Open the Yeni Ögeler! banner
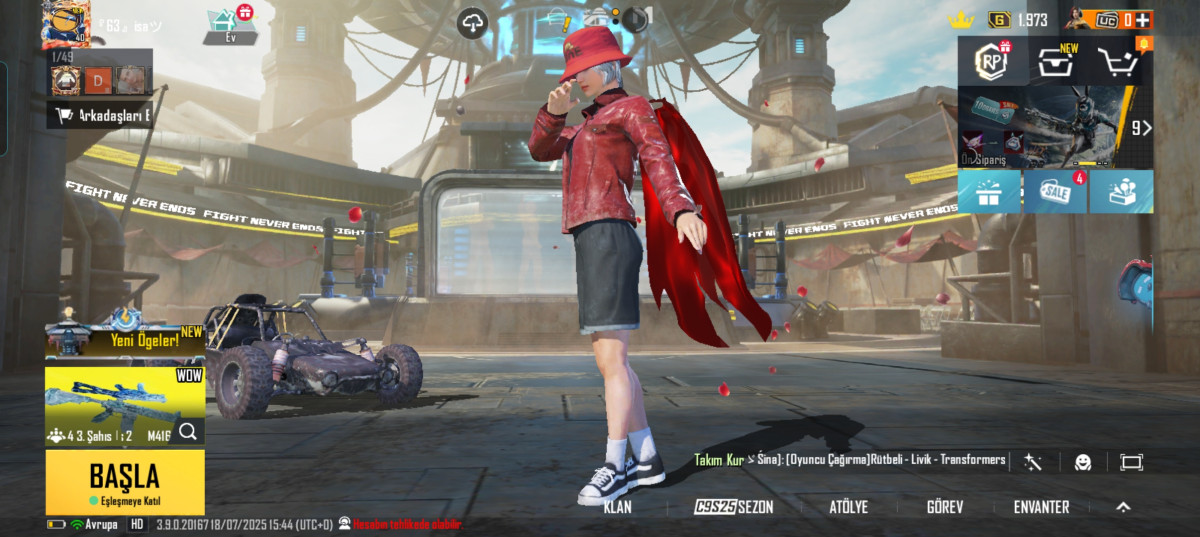The width and height of the screenshot is (1200, 537). 124,342
